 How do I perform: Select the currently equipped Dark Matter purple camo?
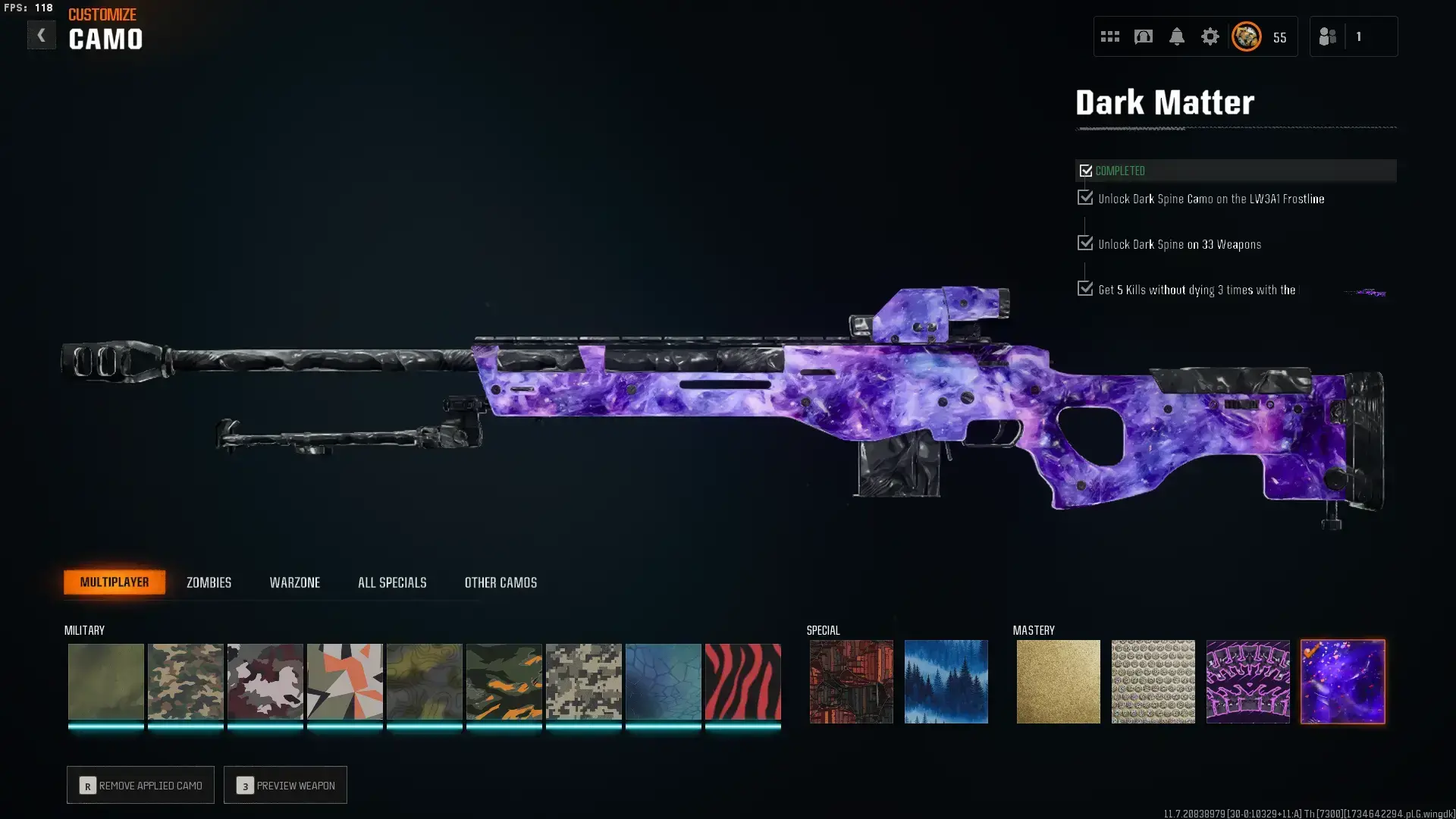click(1342, 681)
